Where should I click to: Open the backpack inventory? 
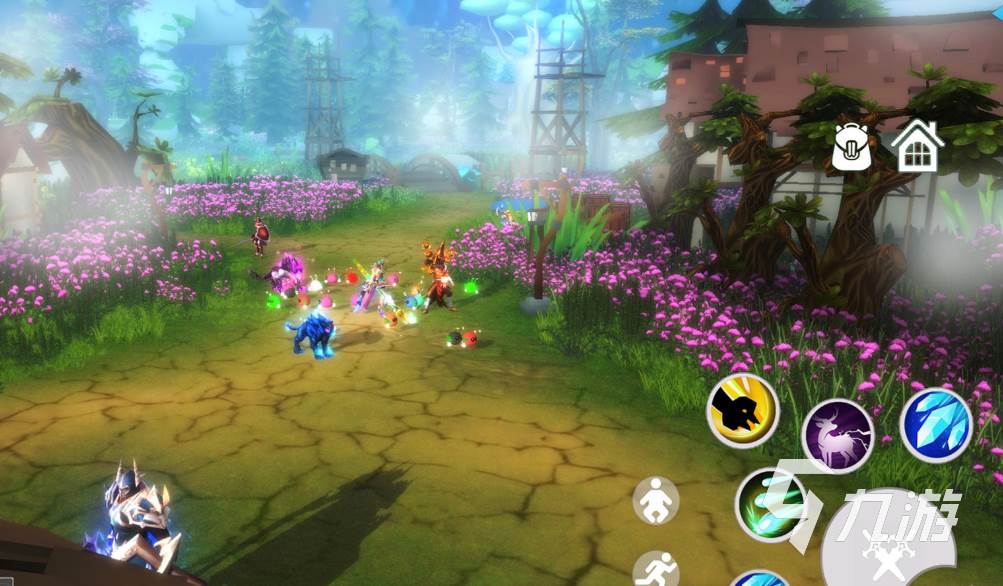852,147
